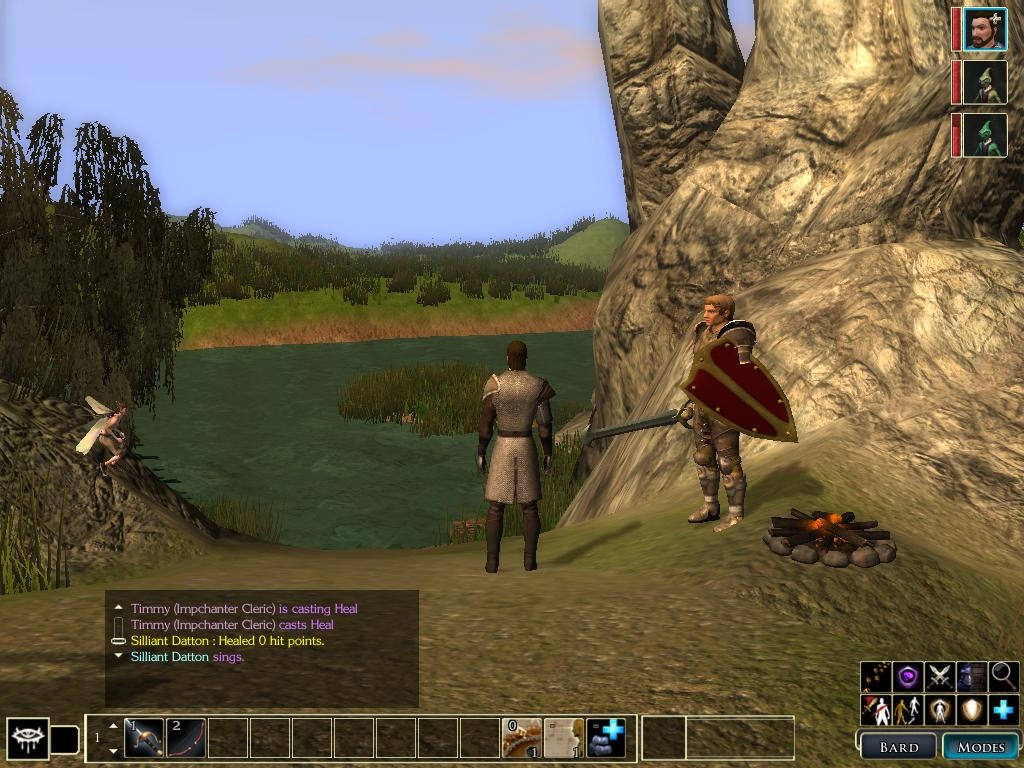The image size is (1024, 768).
Task: Open the Neverwinter eye main menu button
Action: tap(27, 739)
